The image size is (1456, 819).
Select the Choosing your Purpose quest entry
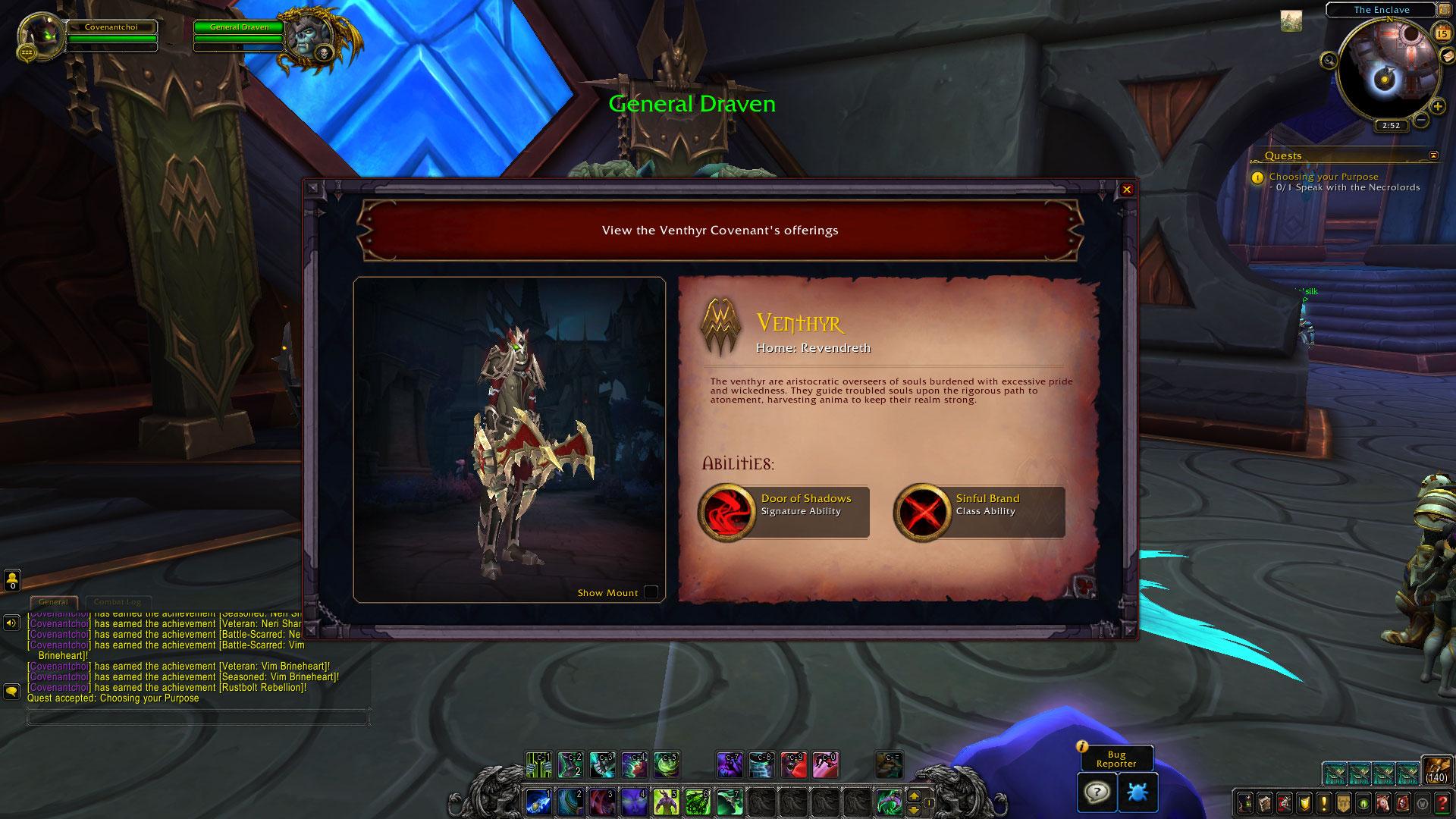click(1323, 177)
